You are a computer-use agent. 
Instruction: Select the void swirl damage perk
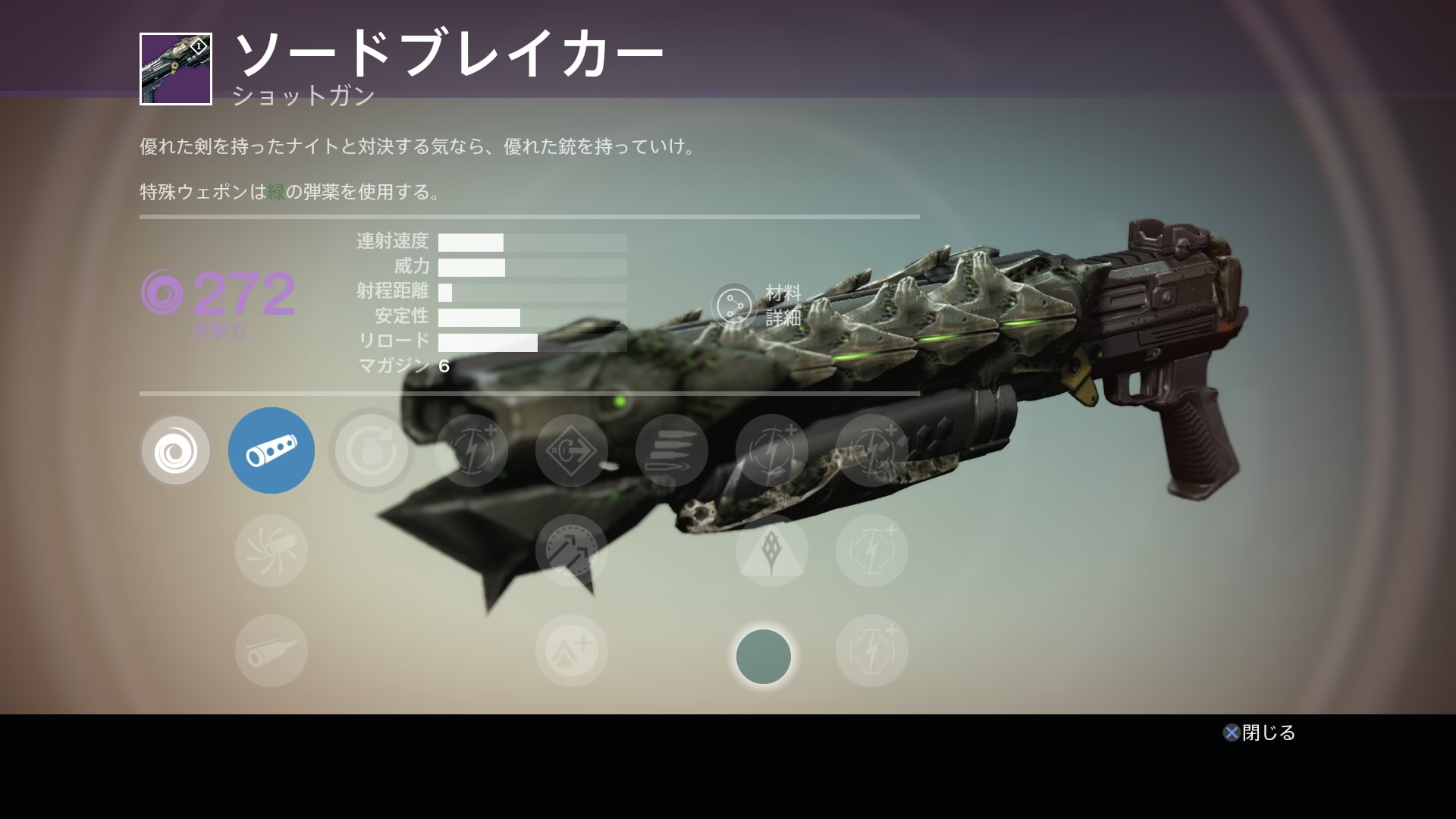pos(175,451)
